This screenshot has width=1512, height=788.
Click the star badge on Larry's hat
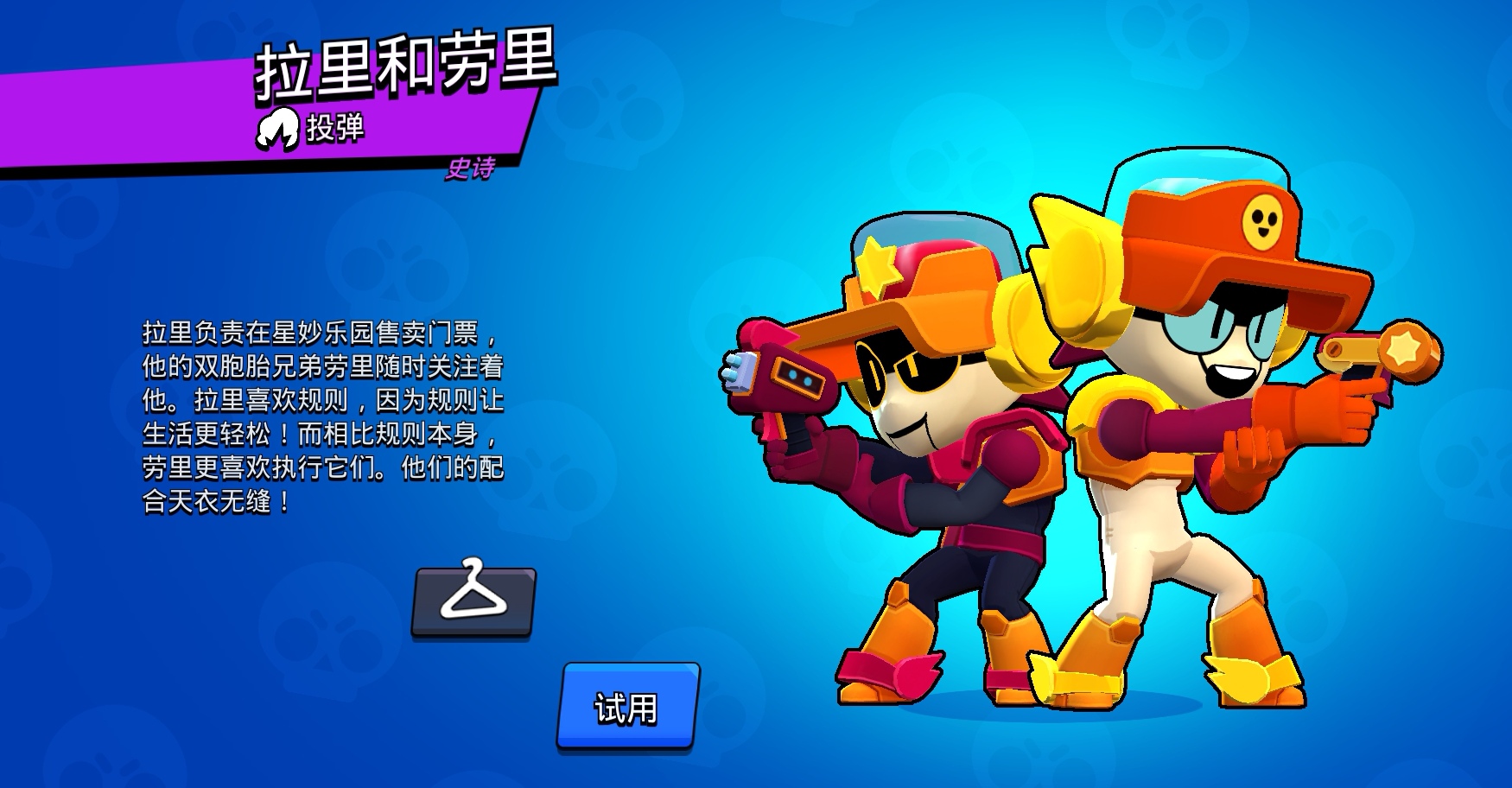point(878,264)
